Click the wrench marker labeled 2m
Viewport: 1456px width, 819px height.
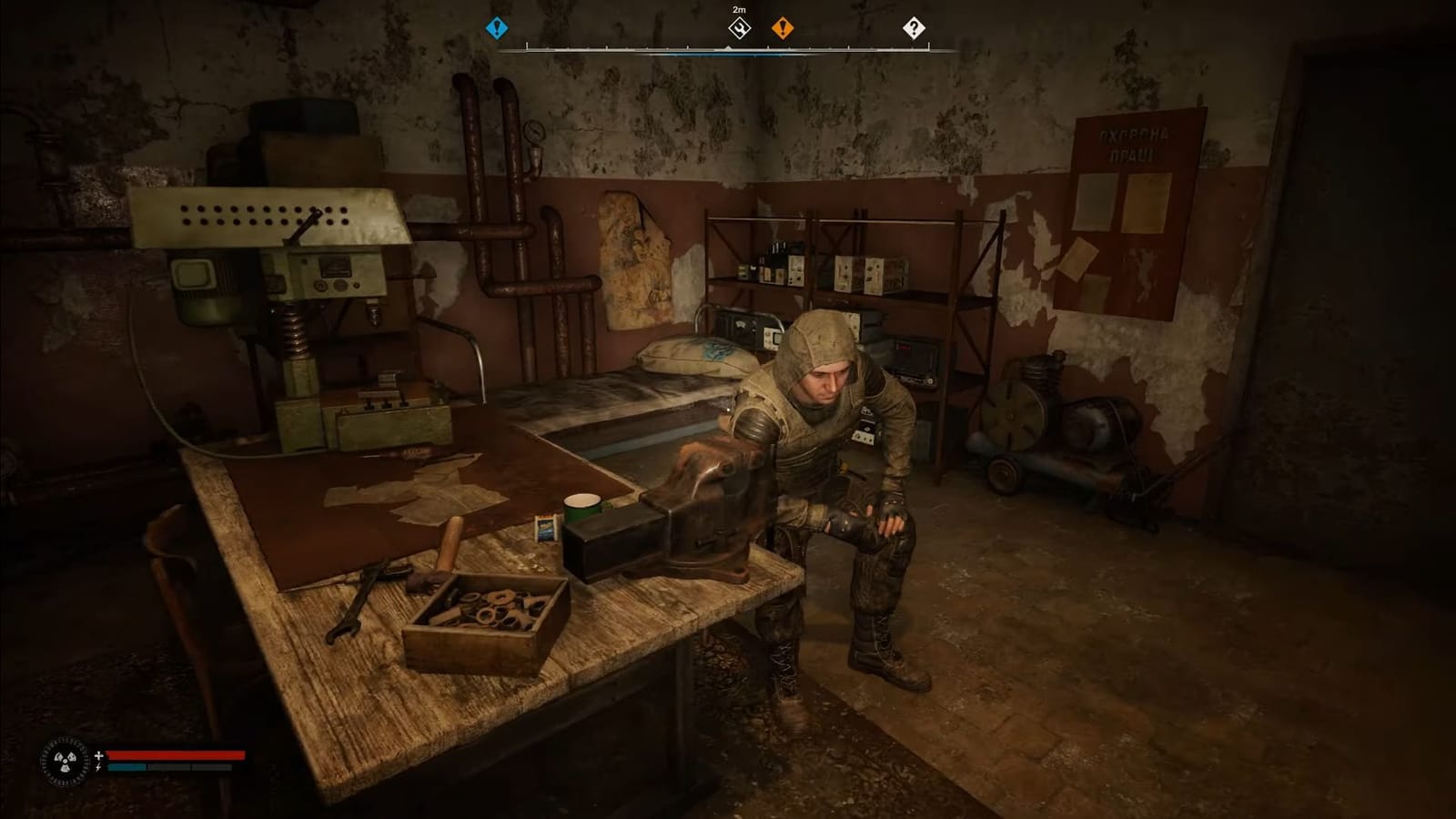(x=738, y=30)
